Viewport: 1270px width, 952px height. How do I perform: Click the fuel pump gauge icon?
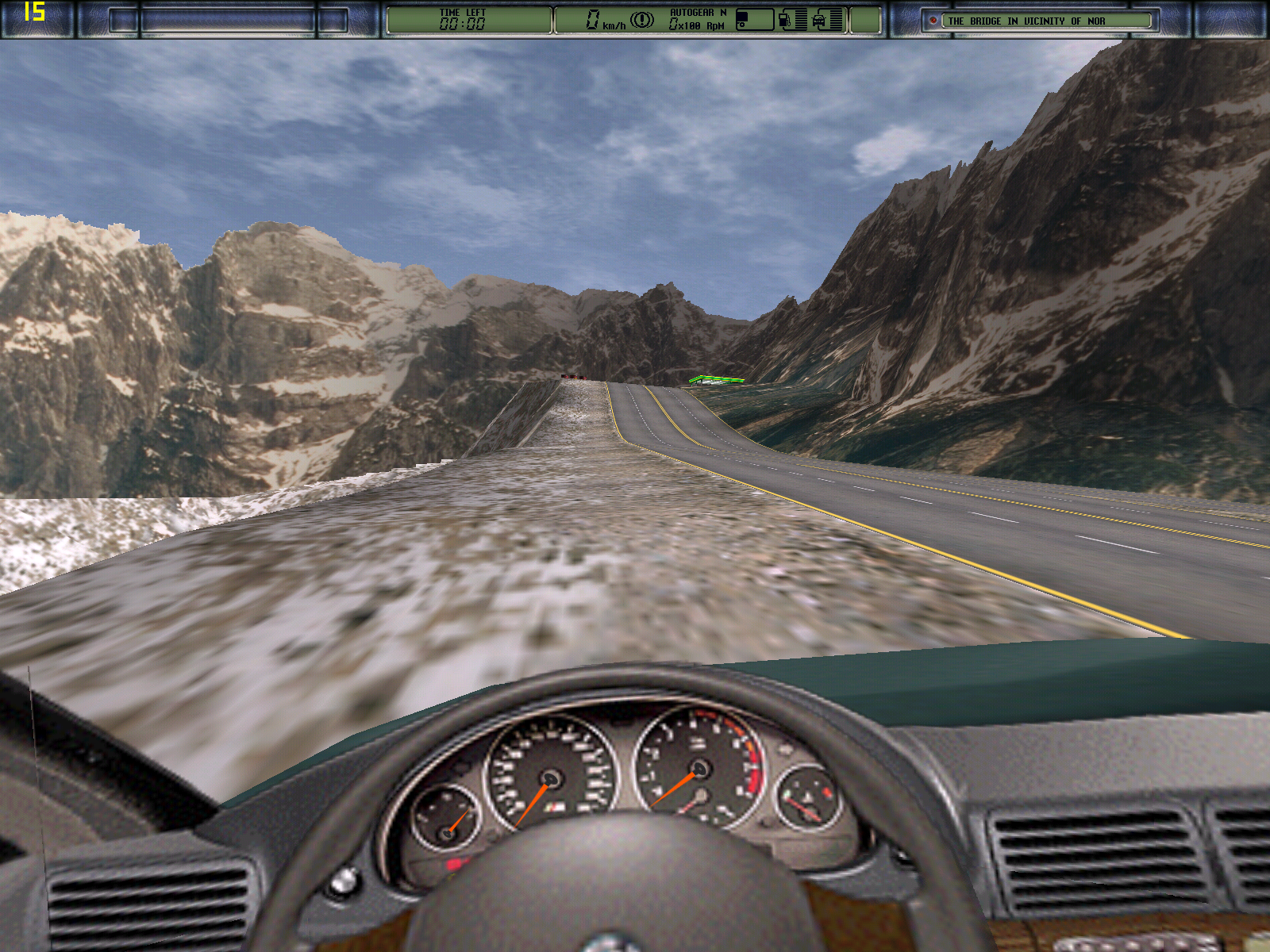click(x=785, y=20)
